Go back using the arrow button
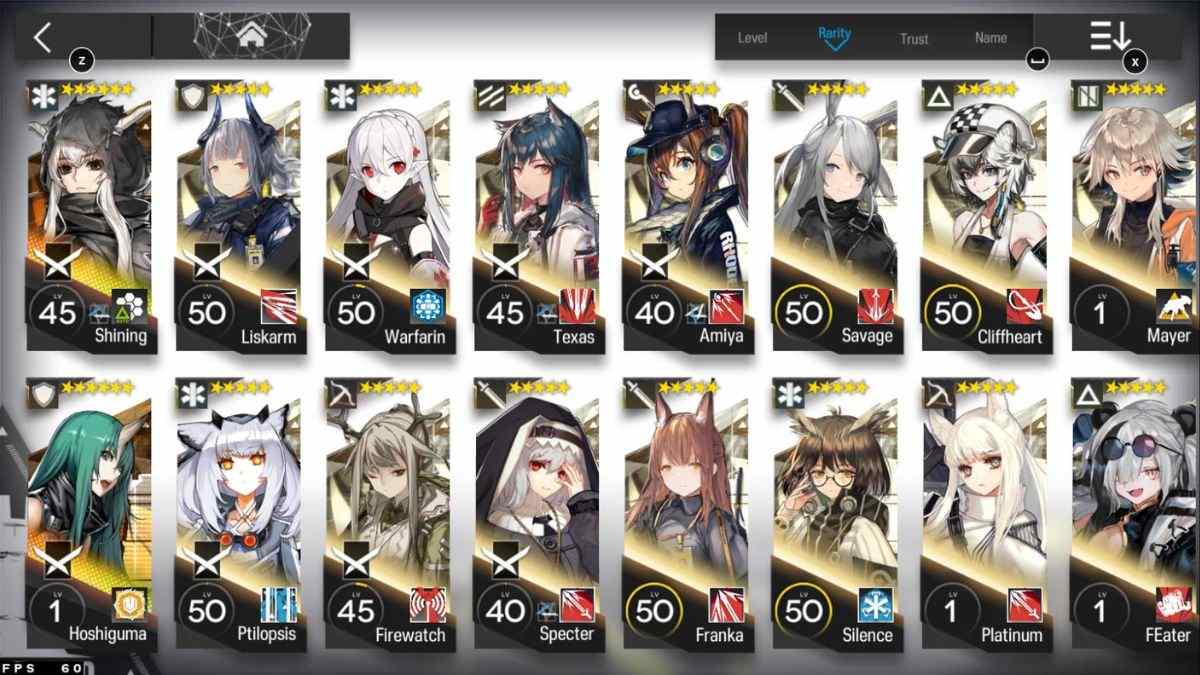 (42, 38)
